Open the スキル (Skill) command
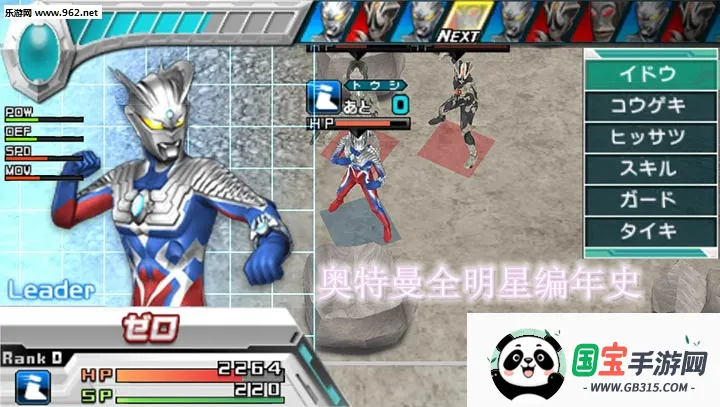720x407 pixels. 647,167
